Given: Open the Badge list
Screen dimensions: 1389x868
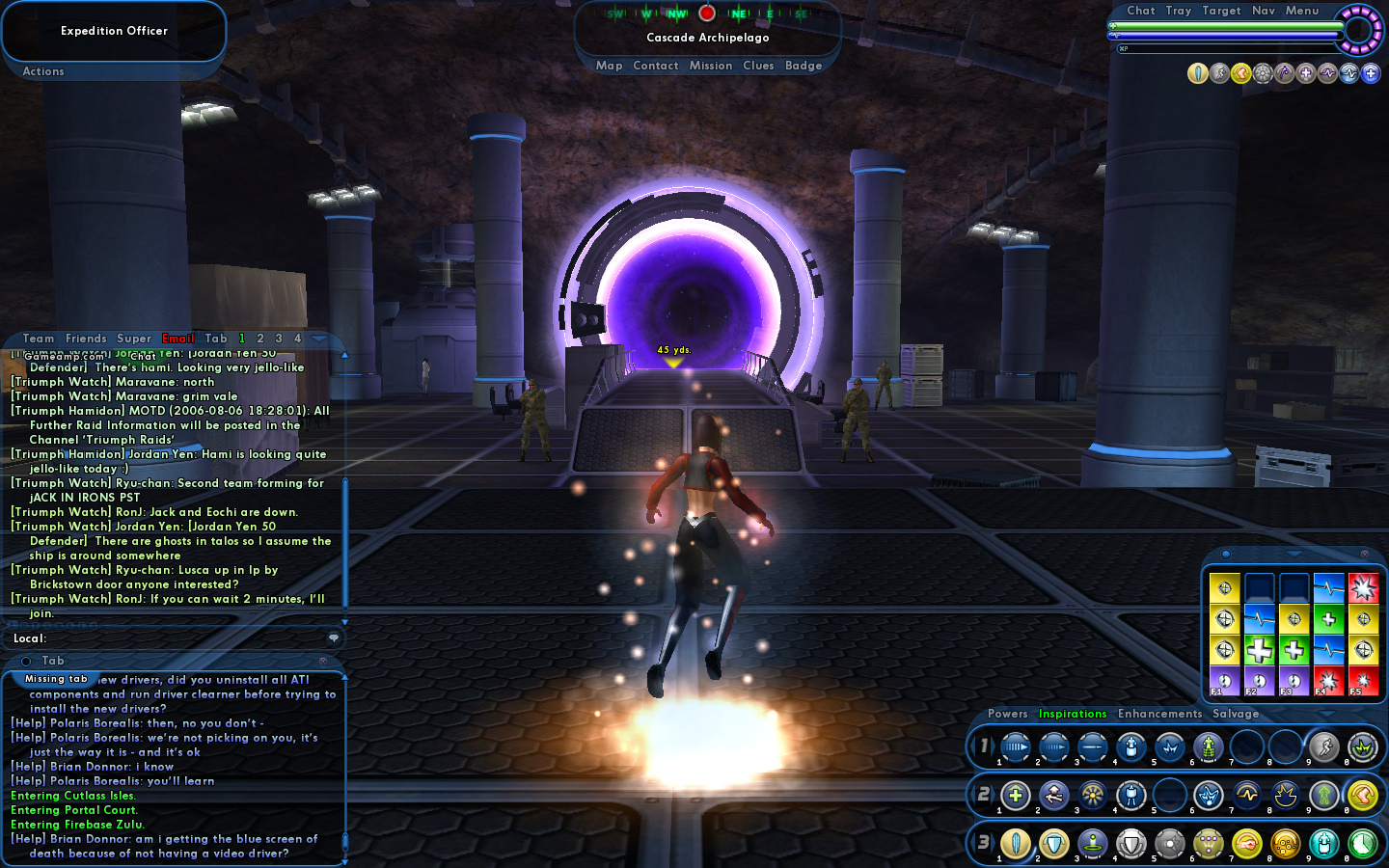Looking at the screenshot, I should tap(803, 66).
